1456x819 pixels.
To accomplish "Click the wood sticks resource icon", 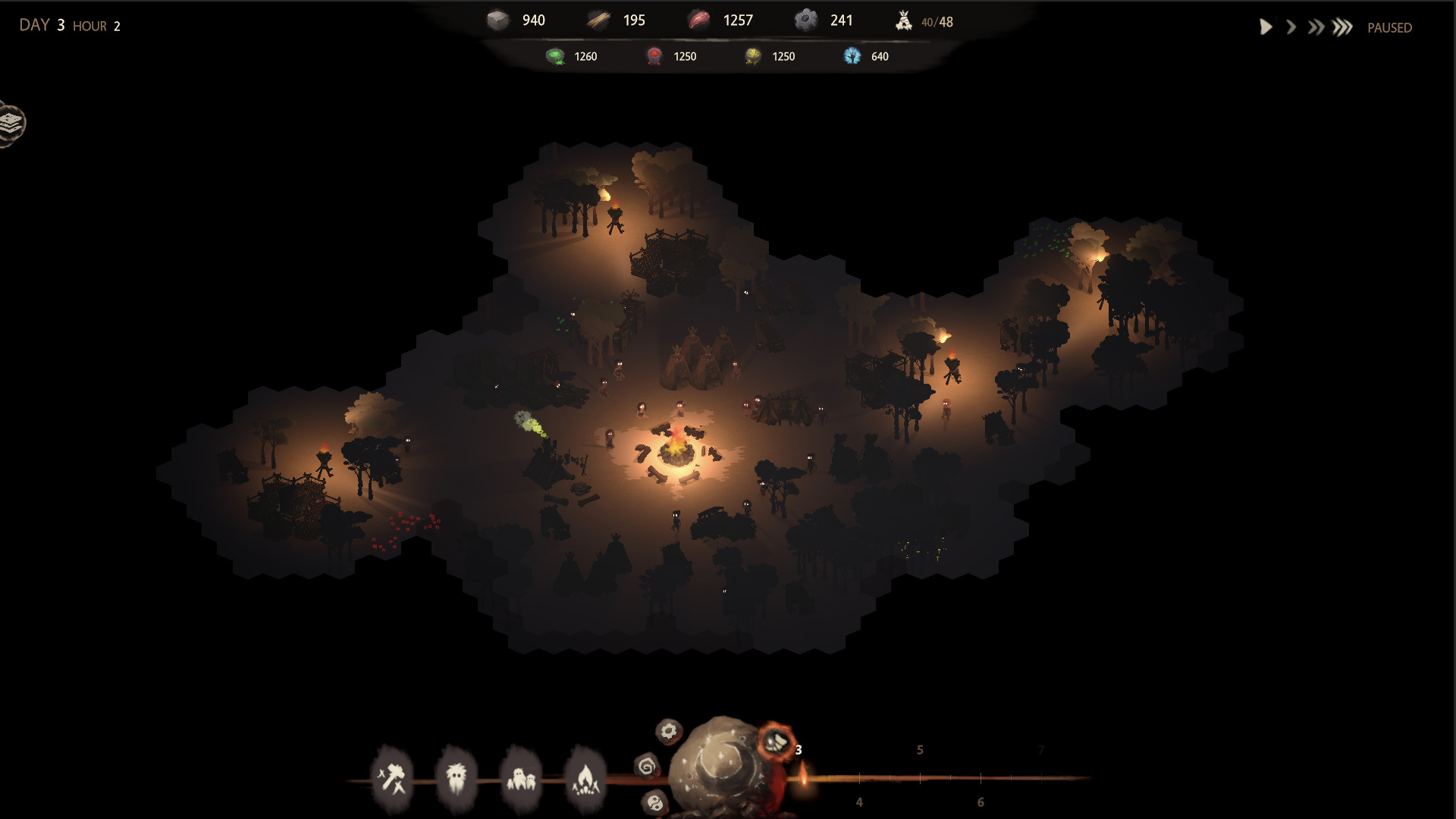I will pos(598,19).
